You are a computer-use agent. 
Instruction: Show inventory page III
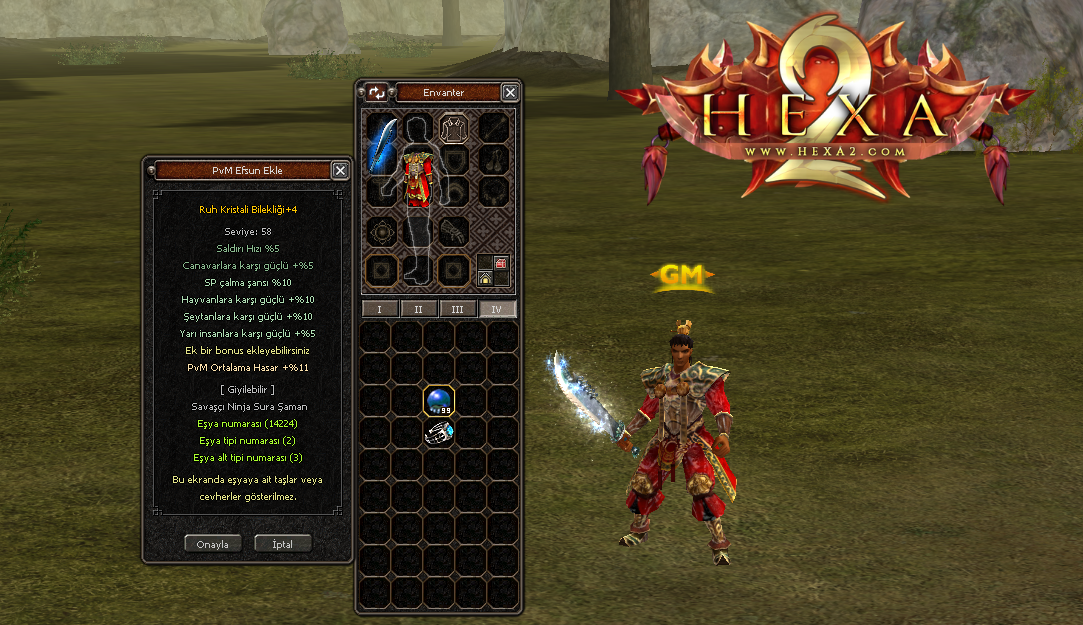click(457, 309)
